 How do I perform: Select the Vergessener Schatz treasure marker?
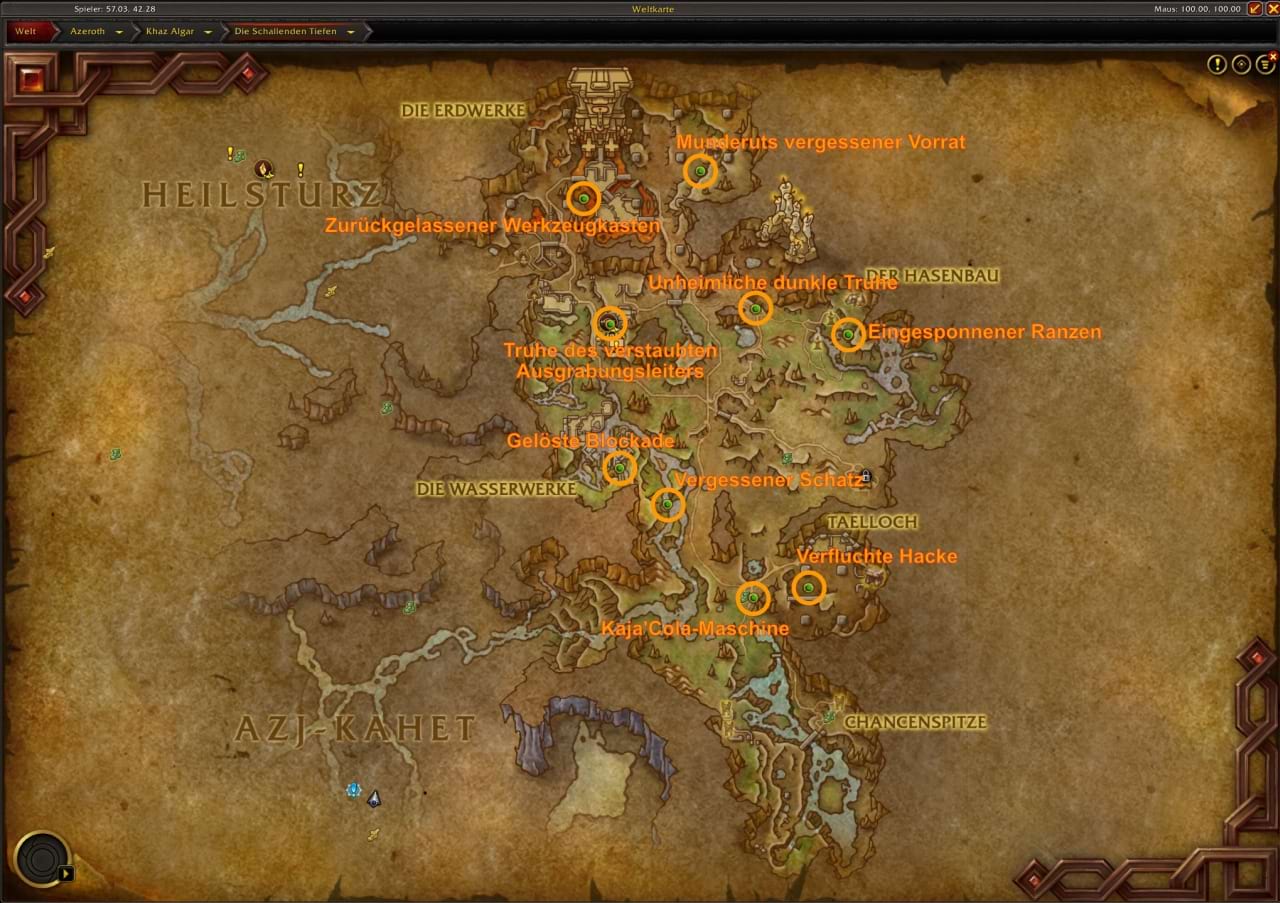[x=667, y=505]
